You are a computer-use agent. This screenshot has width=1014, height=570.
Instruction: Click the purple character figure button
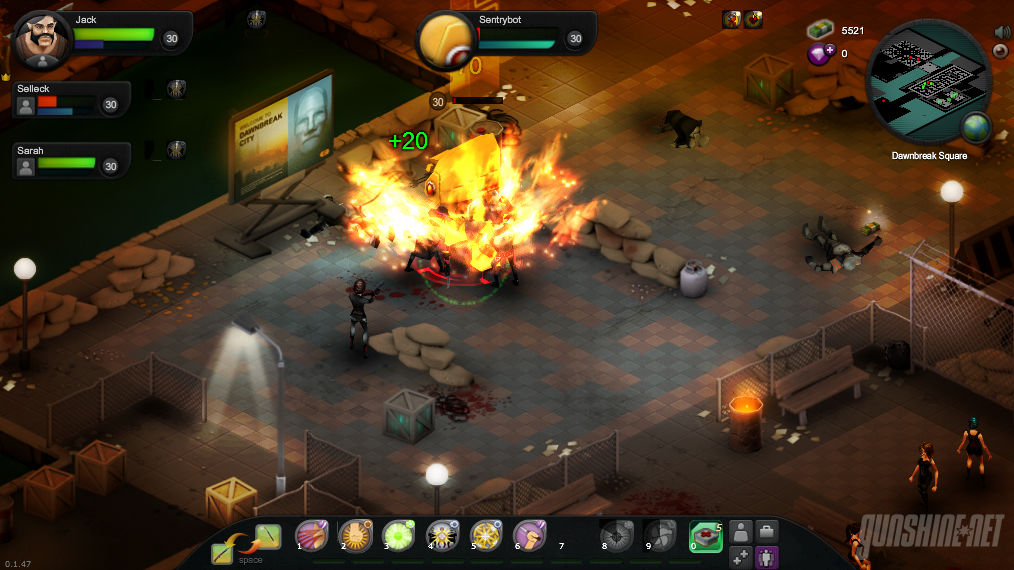(x=767, y=557)
